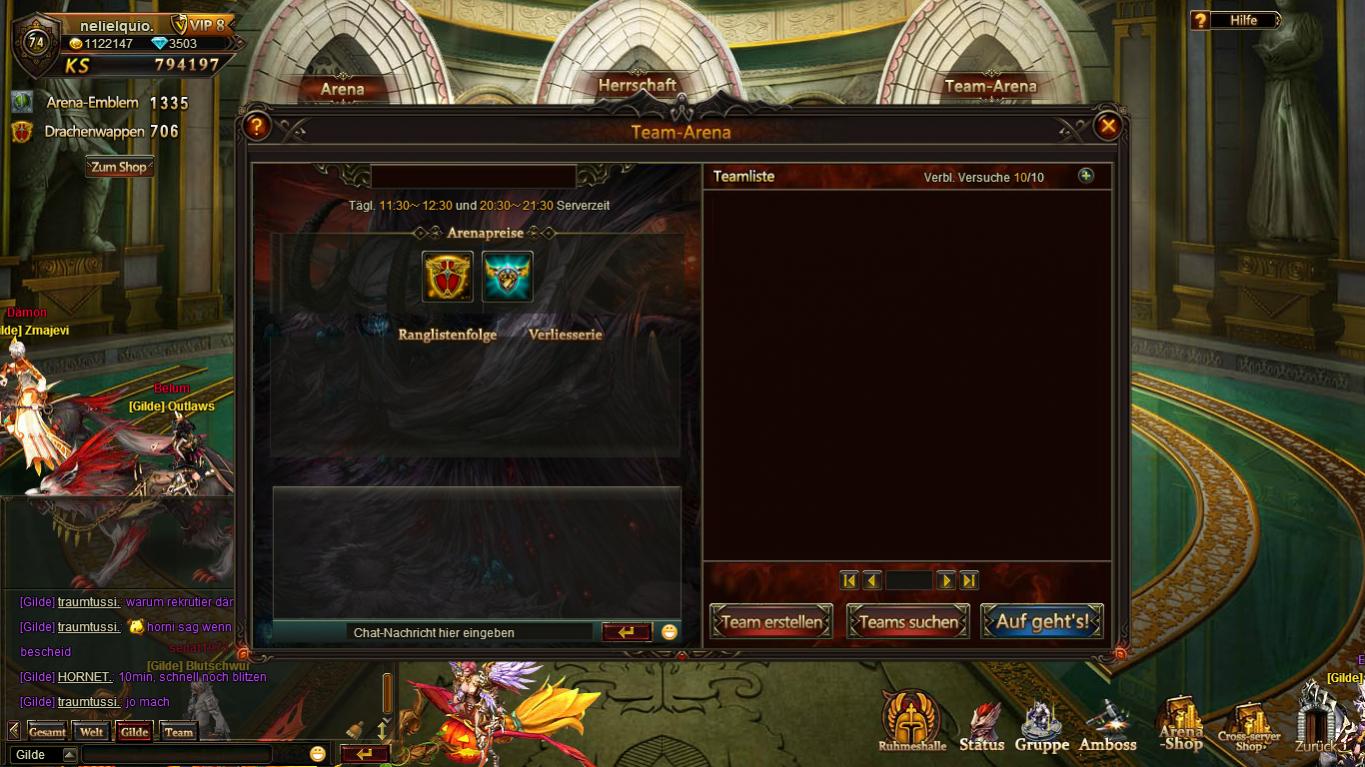Viewport: 1365px width, 767px height.
Task: Open the Arena-Shop
Action: coord(1181,724)
